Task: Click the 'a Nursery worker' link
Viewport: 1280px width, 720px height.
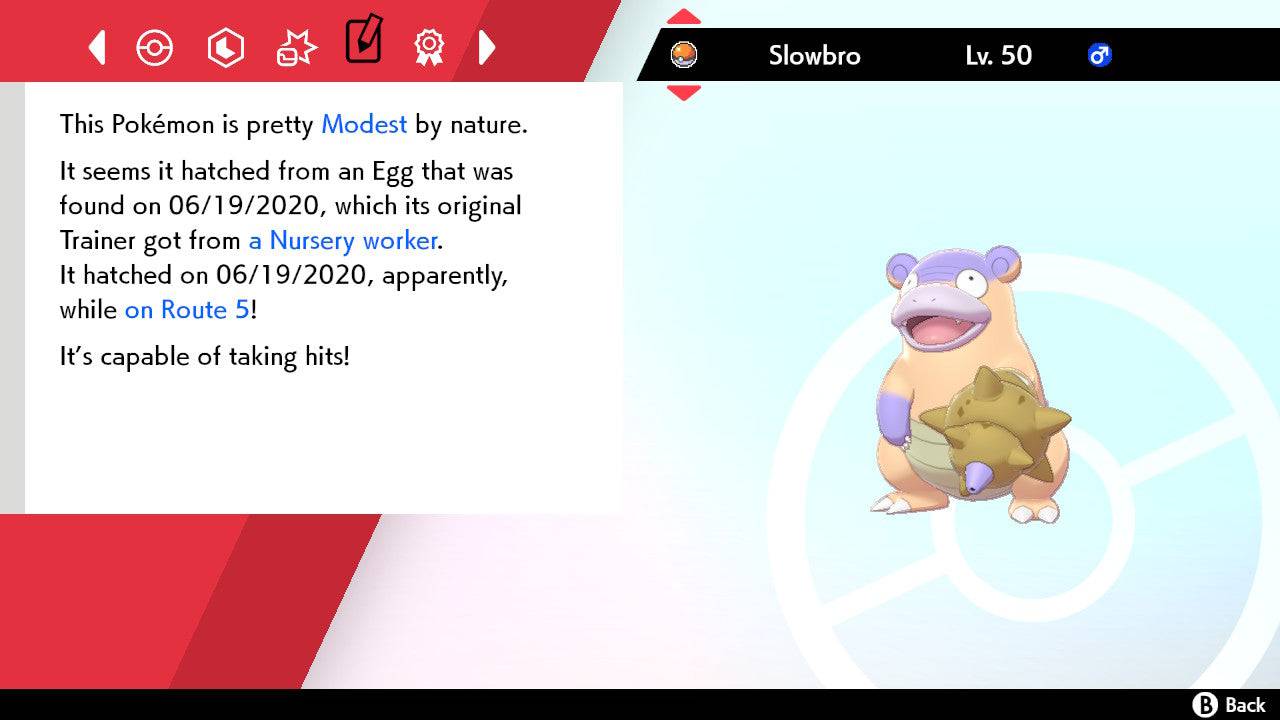Action: point(342,241)
